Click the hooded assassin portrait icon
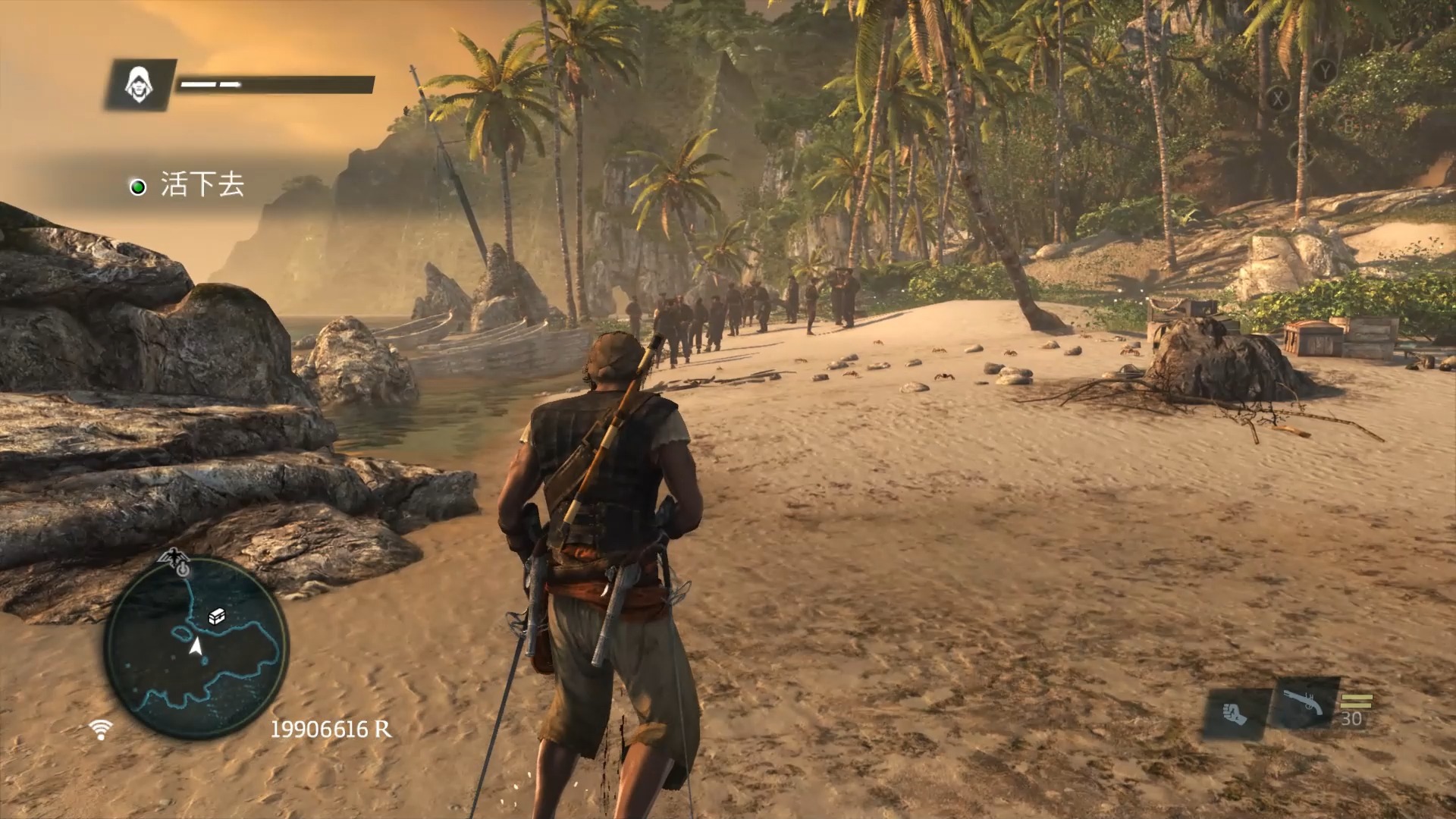This screenshot has width=1456, height=819. [x=139, y=84]
